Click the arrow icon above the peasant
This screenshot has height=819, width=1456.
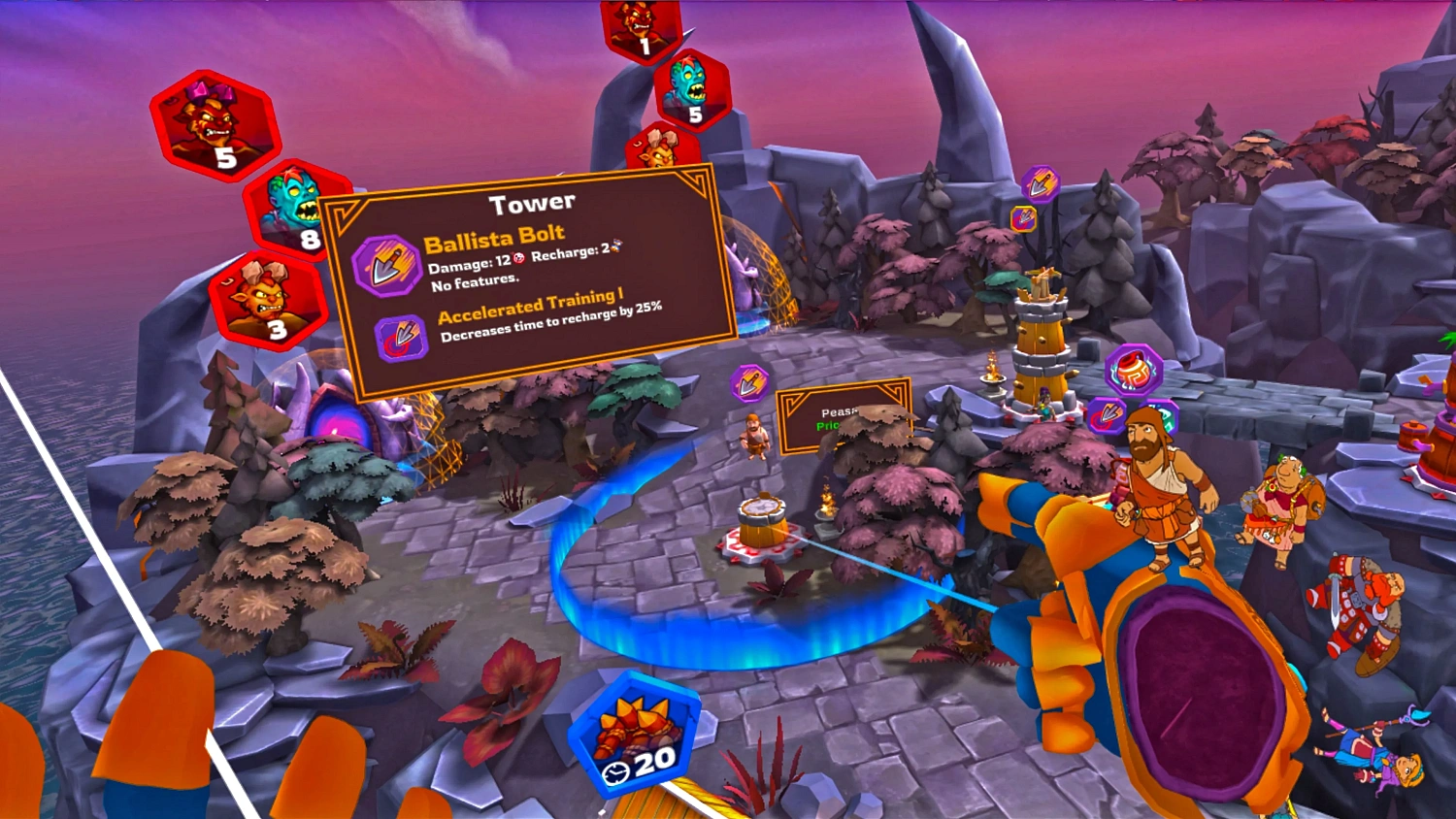(749, 383)
